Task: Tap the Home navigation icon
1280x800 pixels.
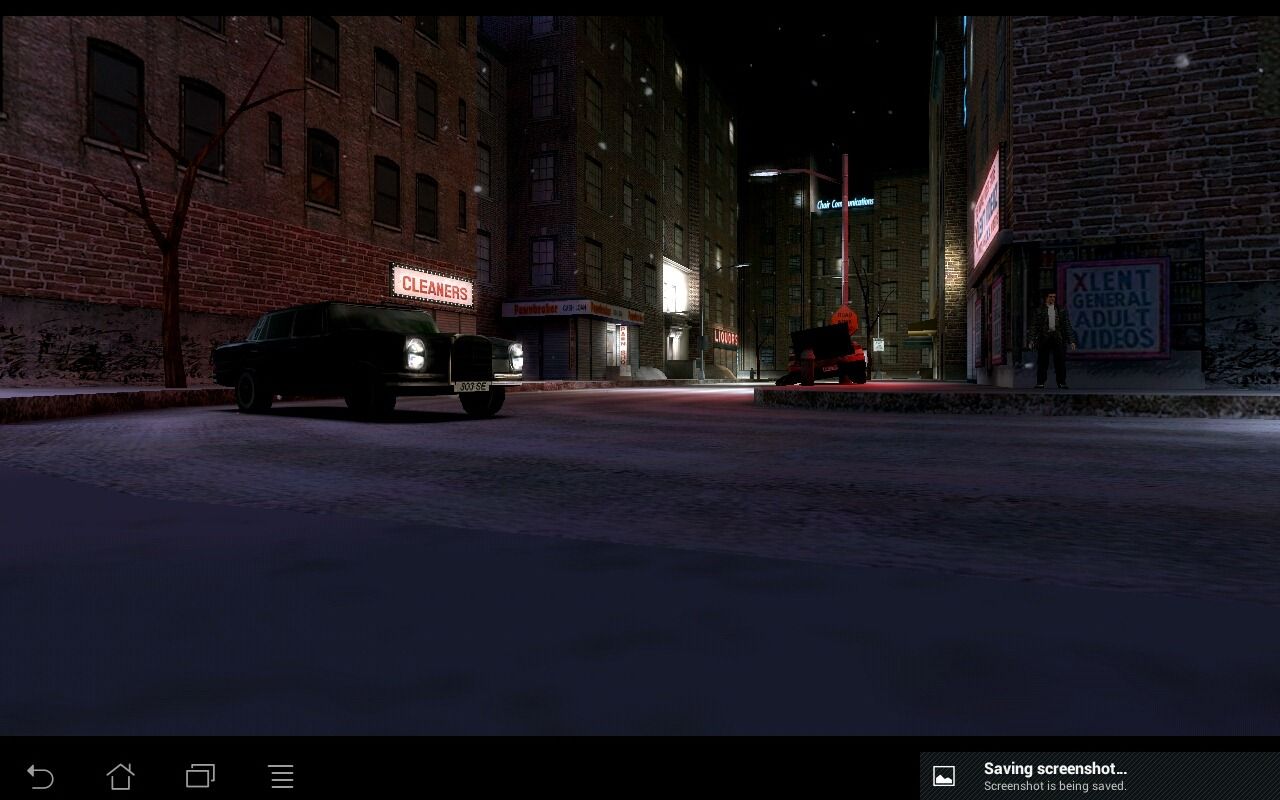Action: [120, 775]
